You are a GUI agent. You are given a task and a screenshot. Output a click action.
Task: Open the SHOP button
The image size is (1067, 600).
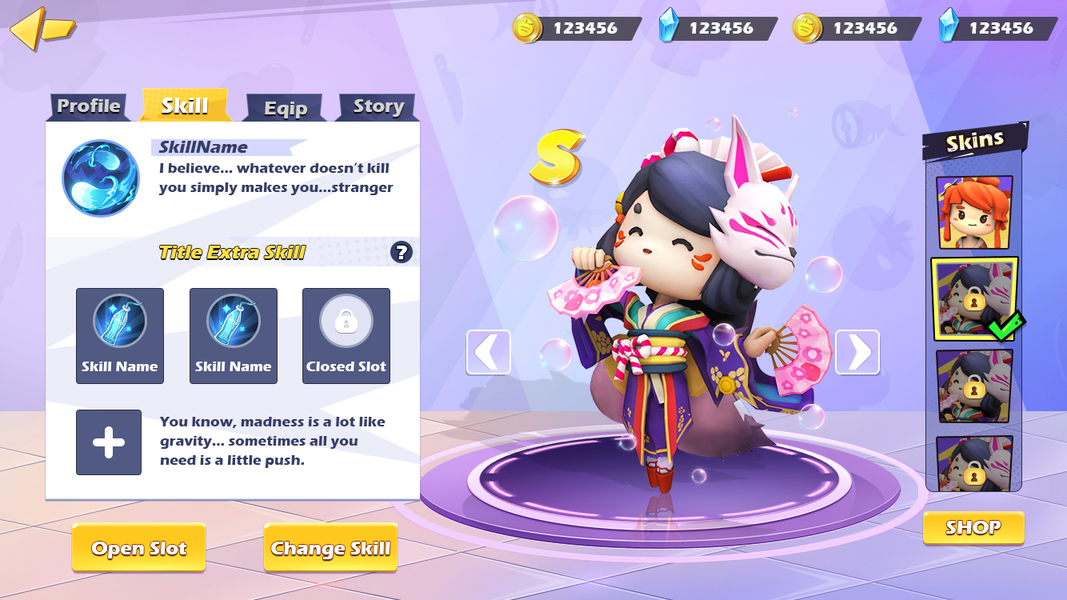[x=973, y=528]
